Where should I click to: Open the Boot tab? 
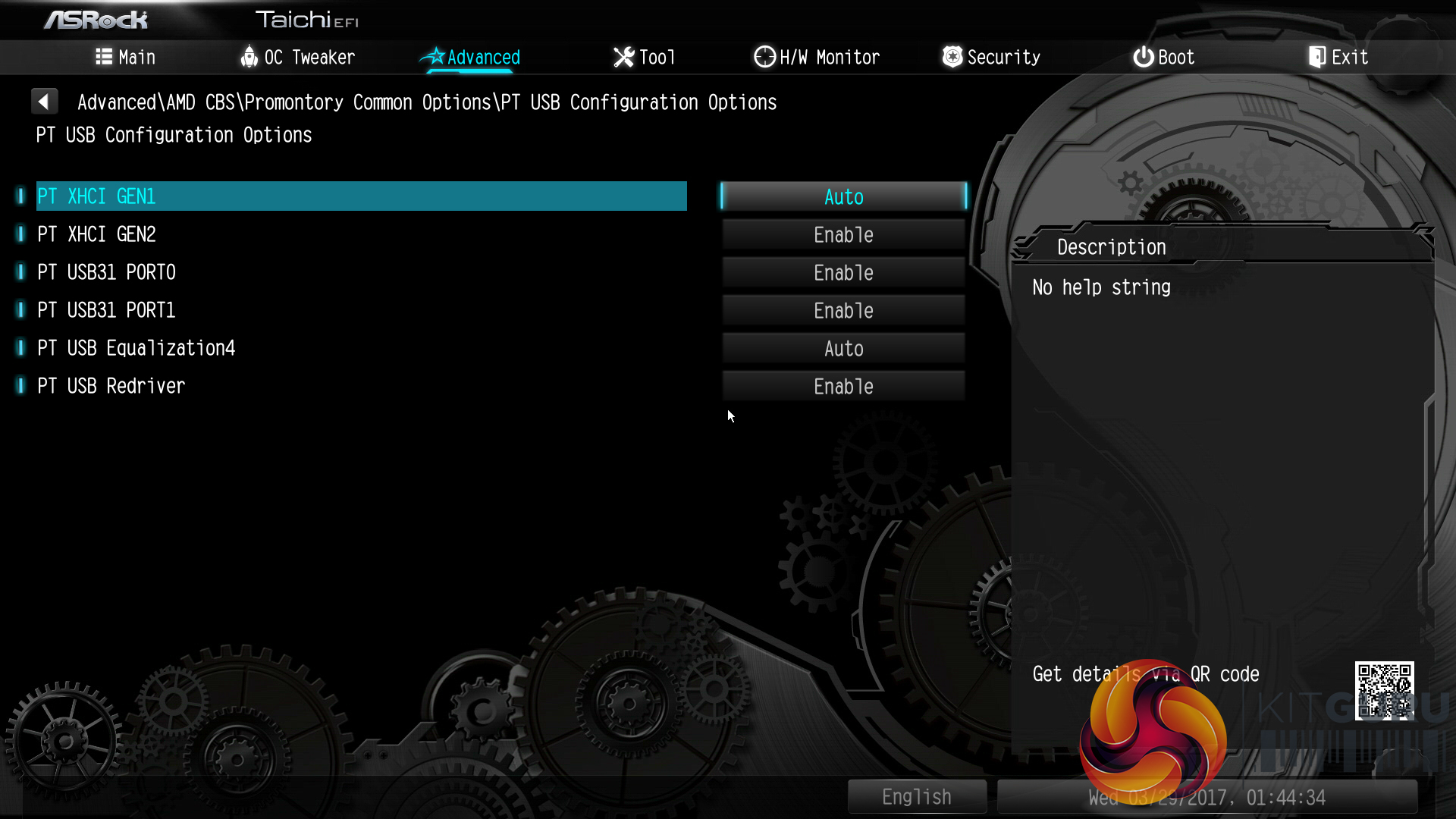coord(1164,58)
